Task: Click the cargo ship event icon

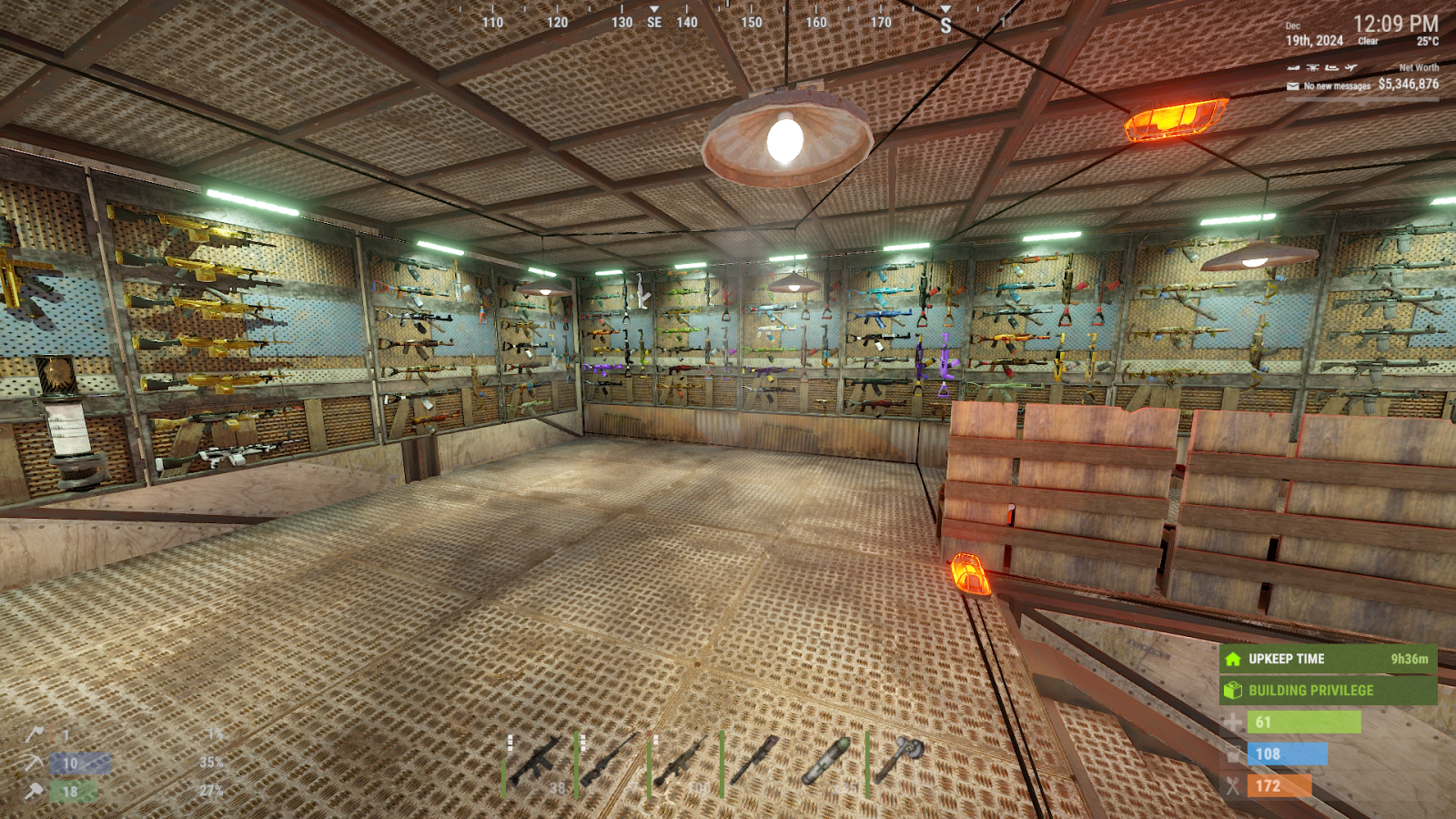Action: click(1331, 67)
